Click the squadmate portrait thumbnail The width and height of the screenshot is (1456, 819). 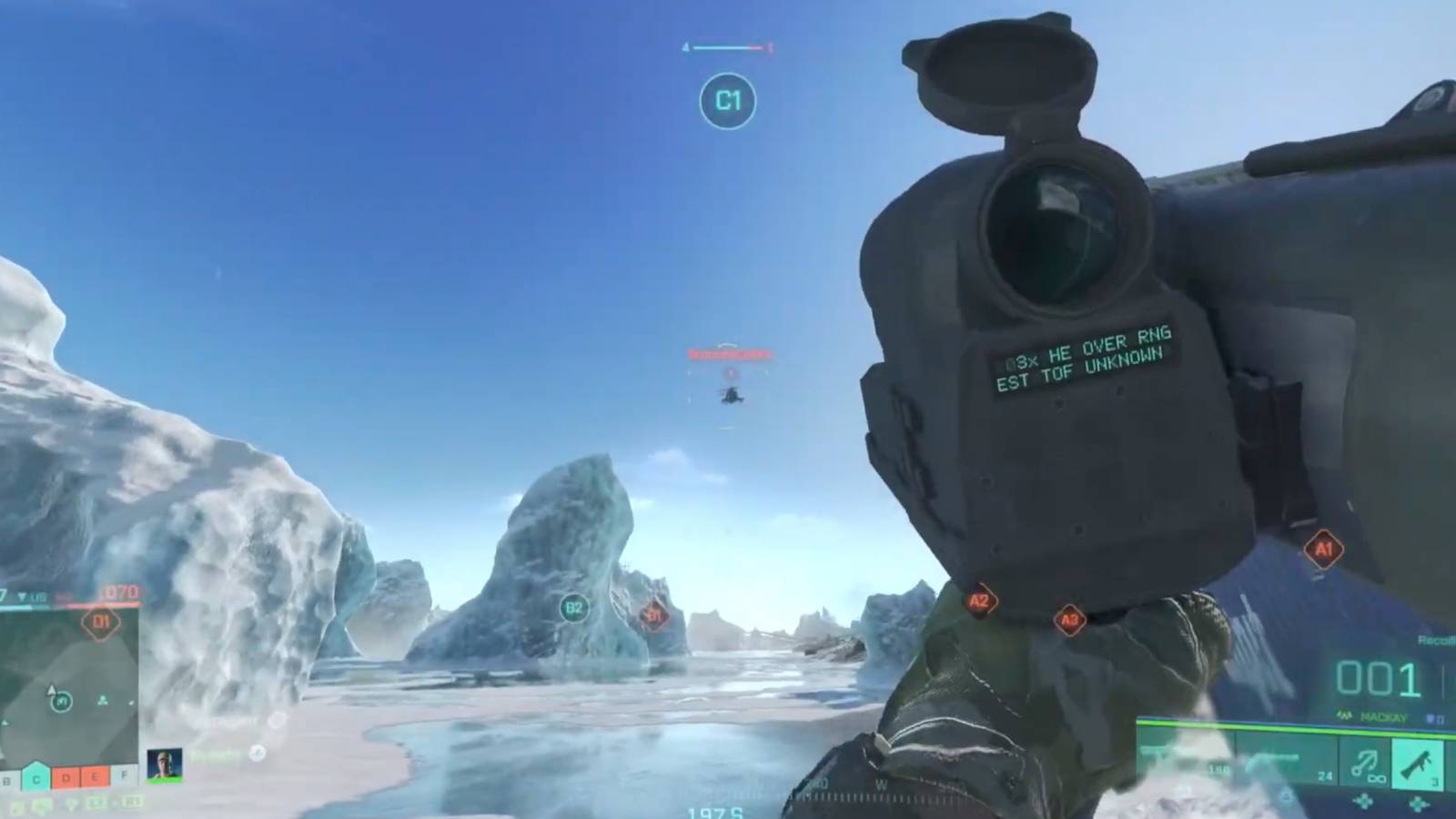[x=164, y=763]
